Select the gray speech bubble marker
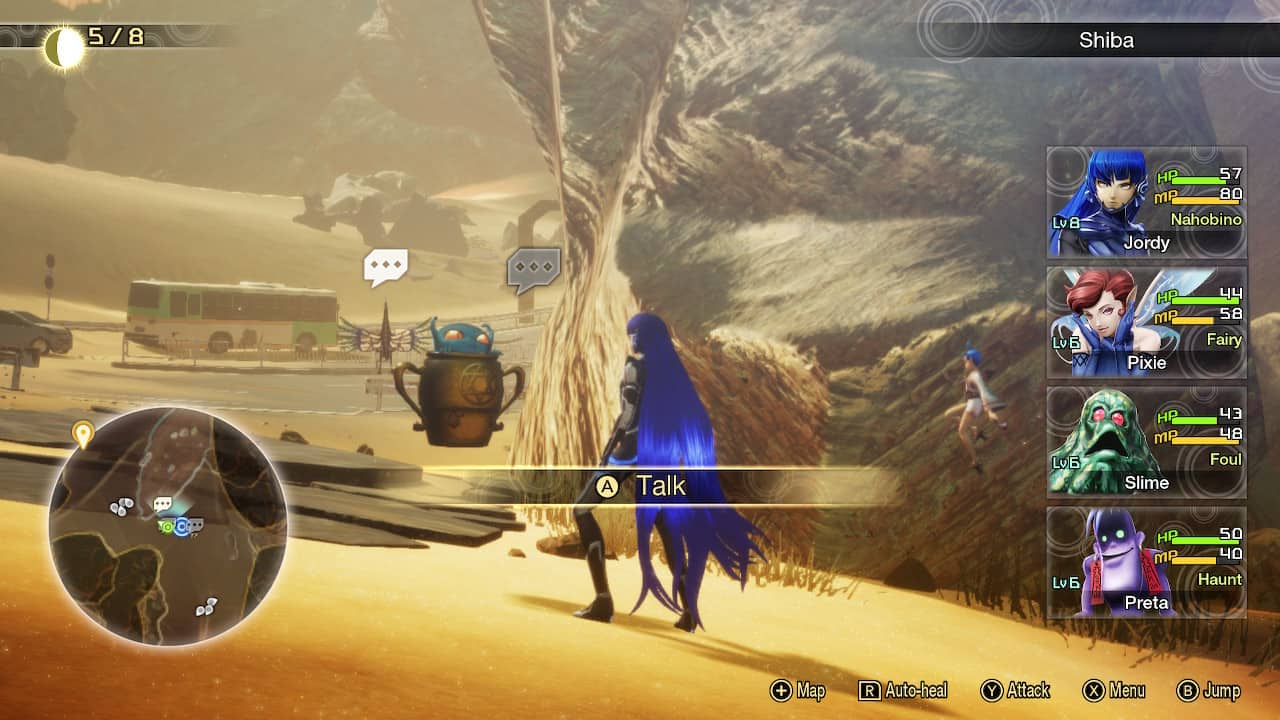The width and height of the screenshot is (1280, 720). [x=533, y=269]
